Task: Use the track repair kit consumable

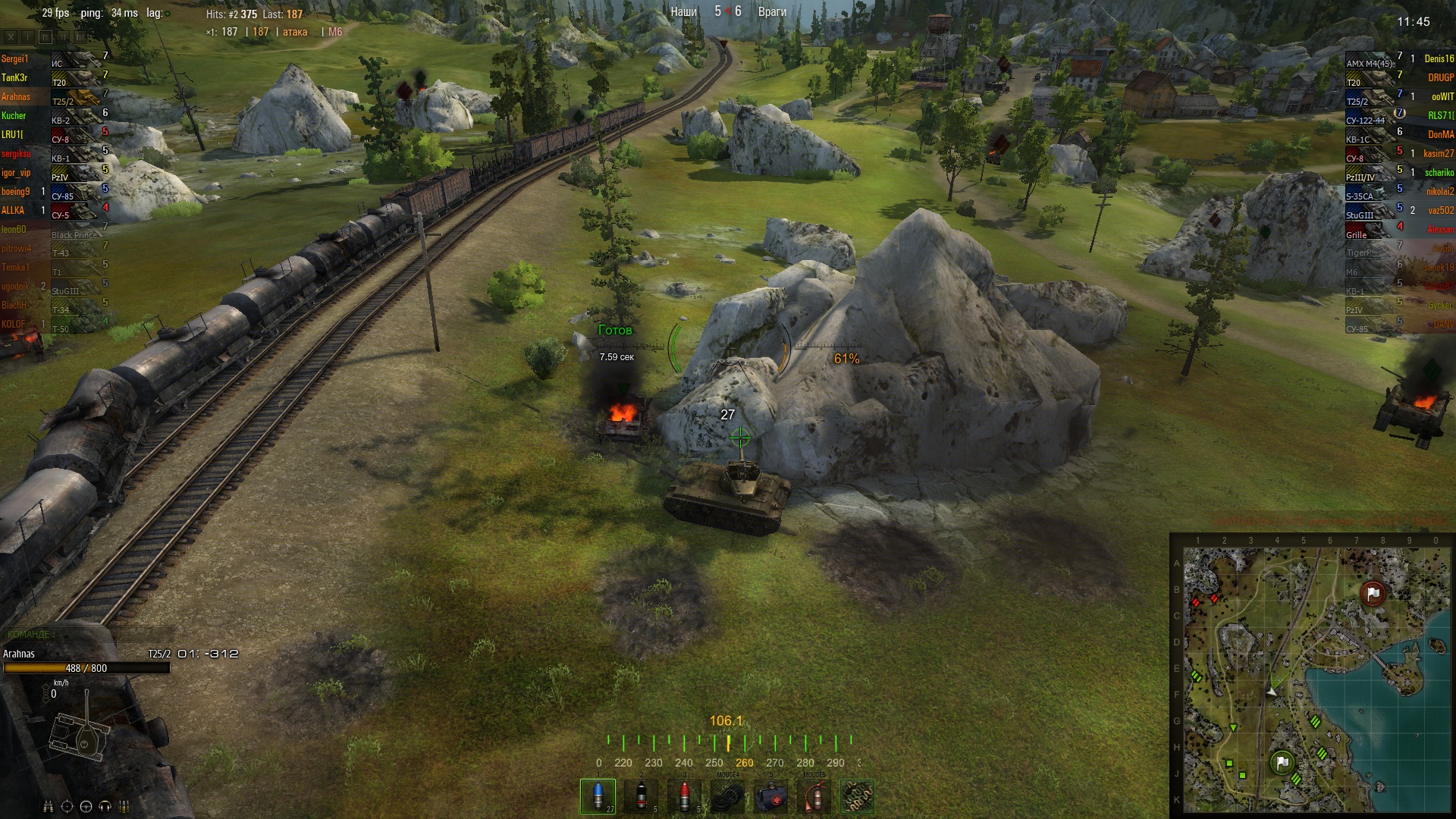Action: pyautogui.click(x=728, y=796)
